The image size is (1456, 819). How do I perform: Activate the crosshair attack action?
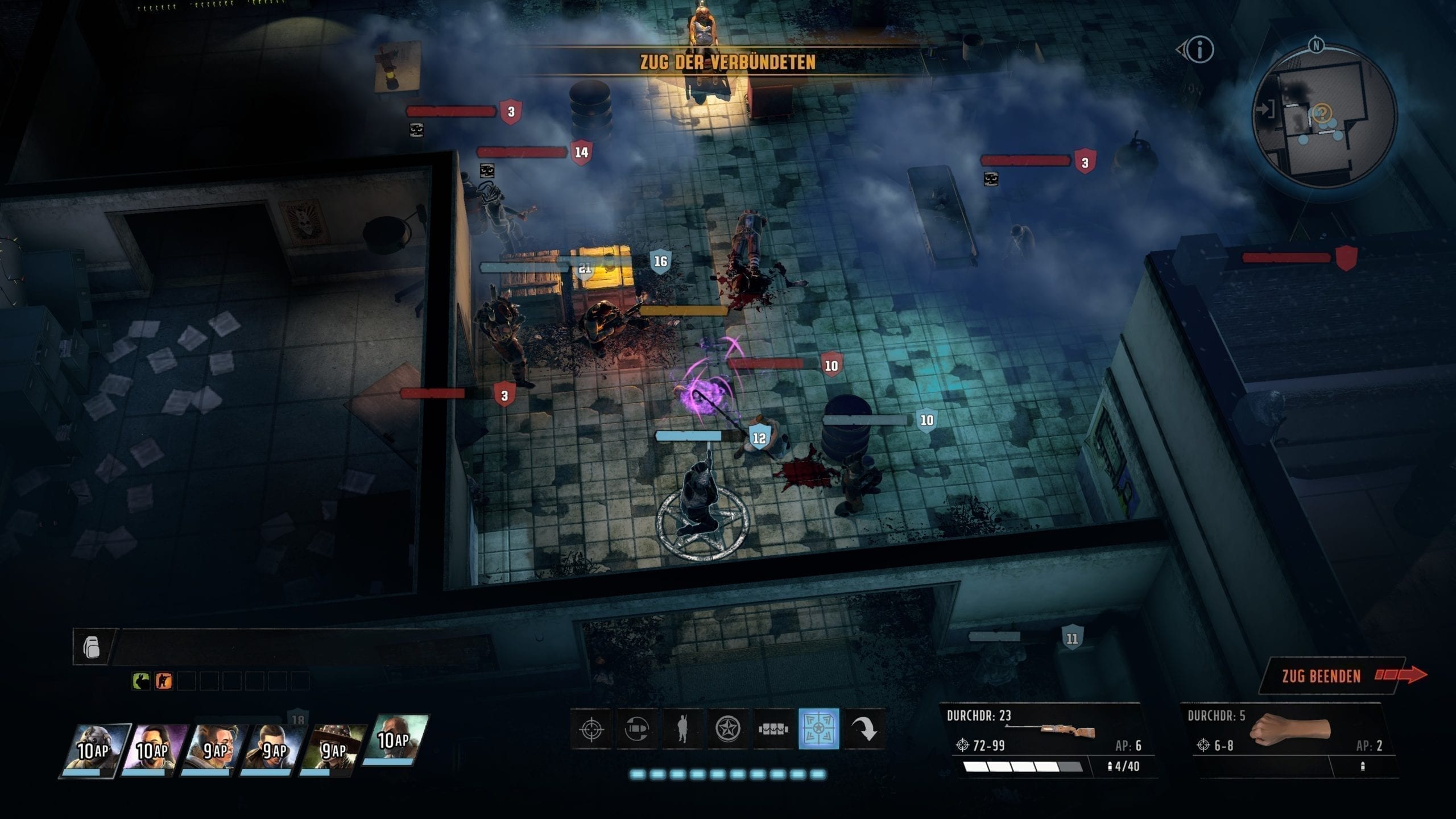pyautogui.click(x=591, y=729)
